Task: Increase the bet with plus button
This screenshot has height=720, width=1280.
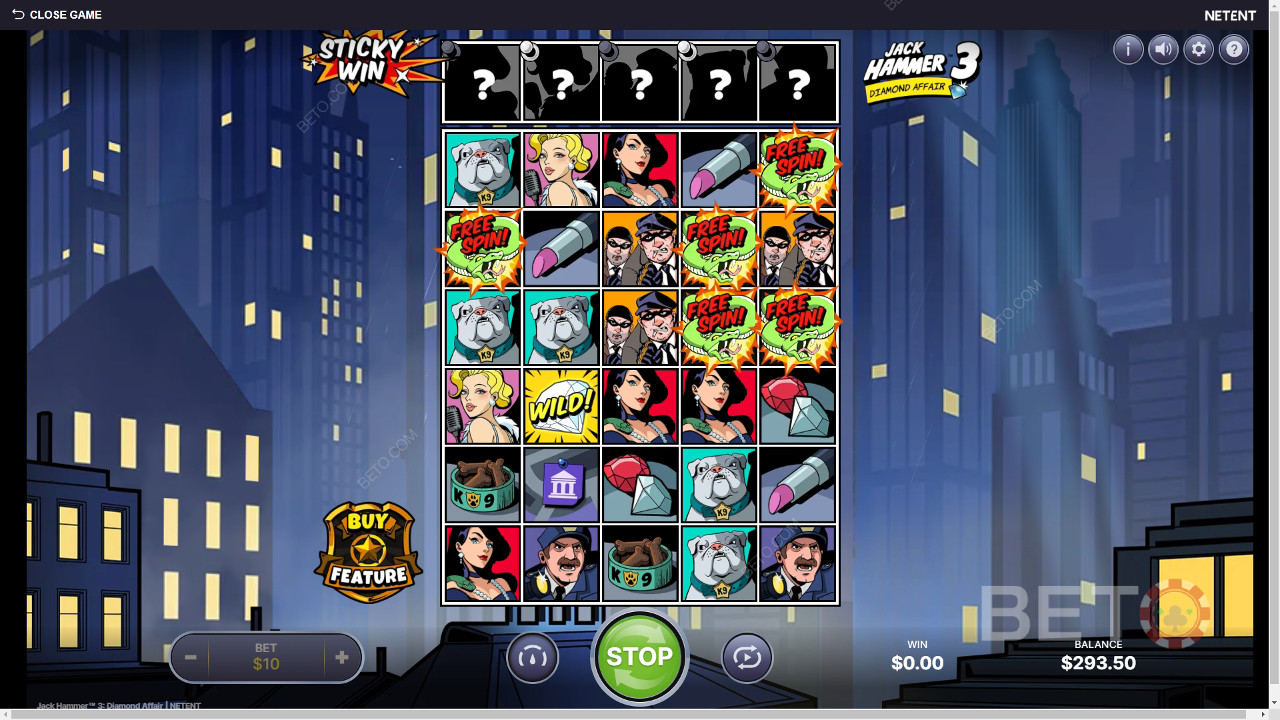Action: (x=342, y=658)
